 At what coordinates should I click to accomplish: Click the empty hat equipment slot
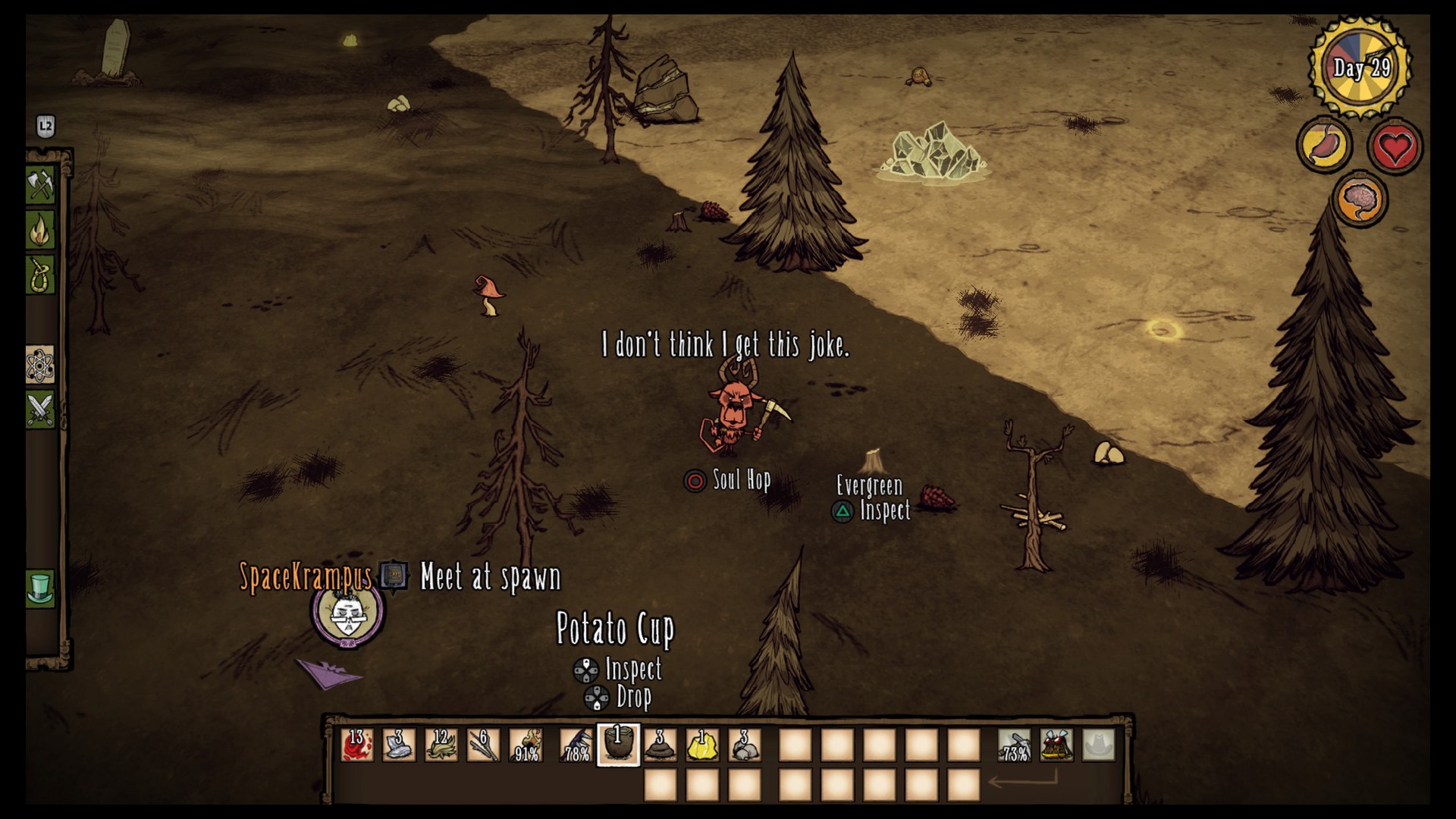[1099, 745]
